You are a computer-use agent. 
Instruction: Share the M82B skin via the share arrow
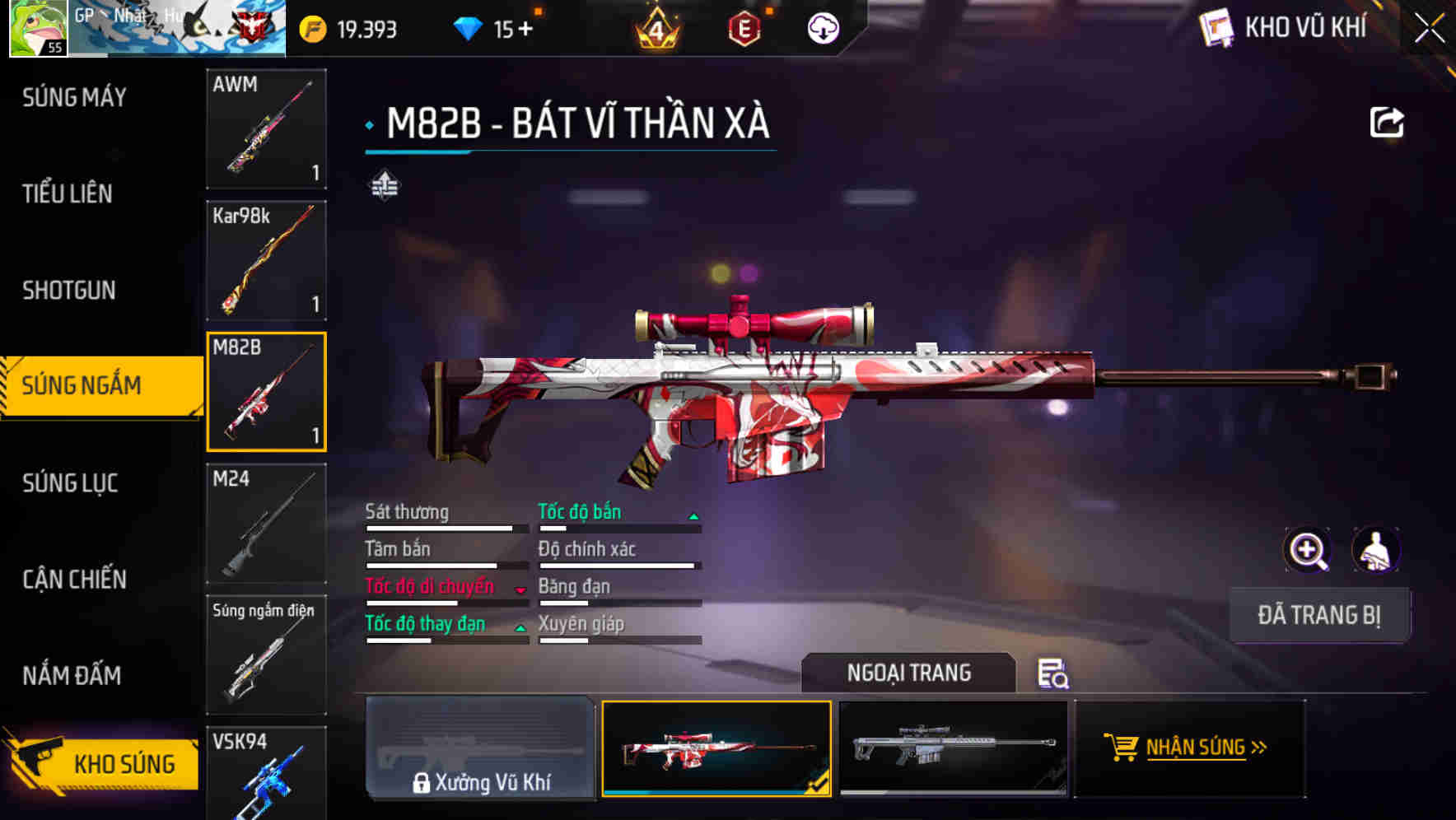[x=1387, y=122]
